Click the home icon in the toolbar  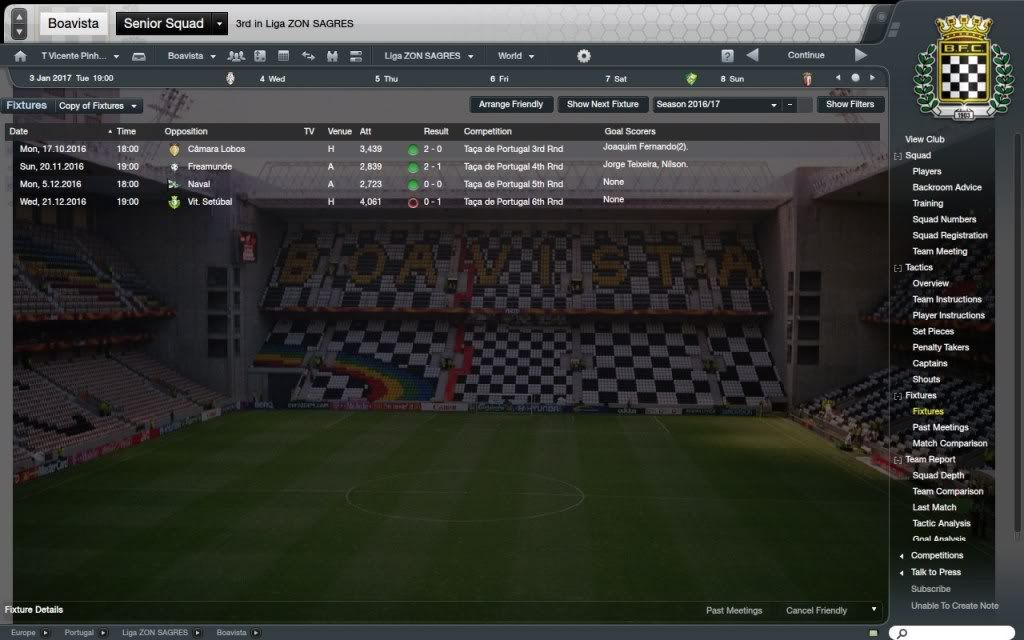click(20, 56)
